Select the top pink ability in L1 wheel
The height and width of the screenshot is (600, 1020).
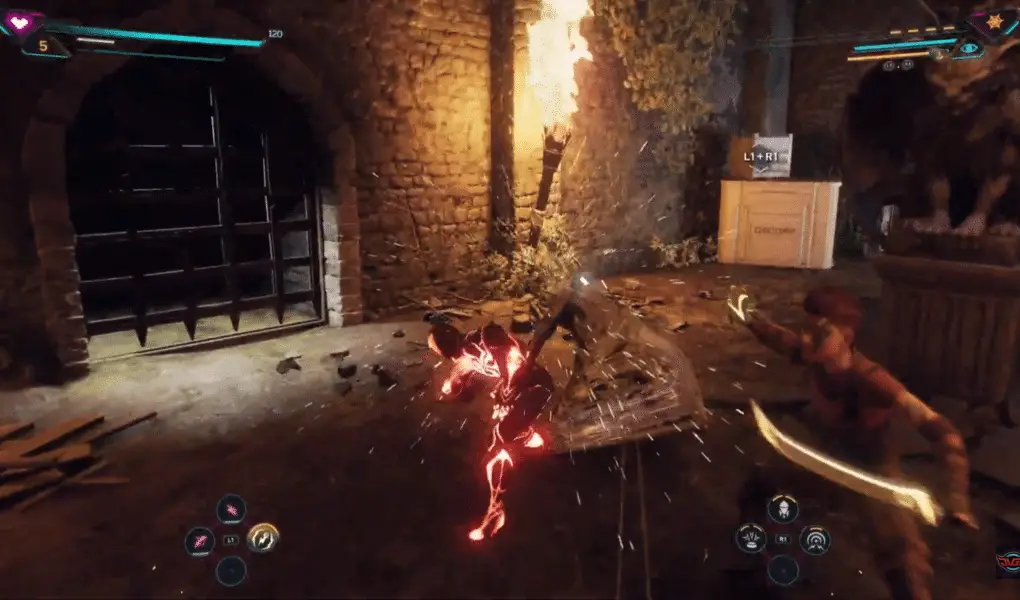click(231, 509)
